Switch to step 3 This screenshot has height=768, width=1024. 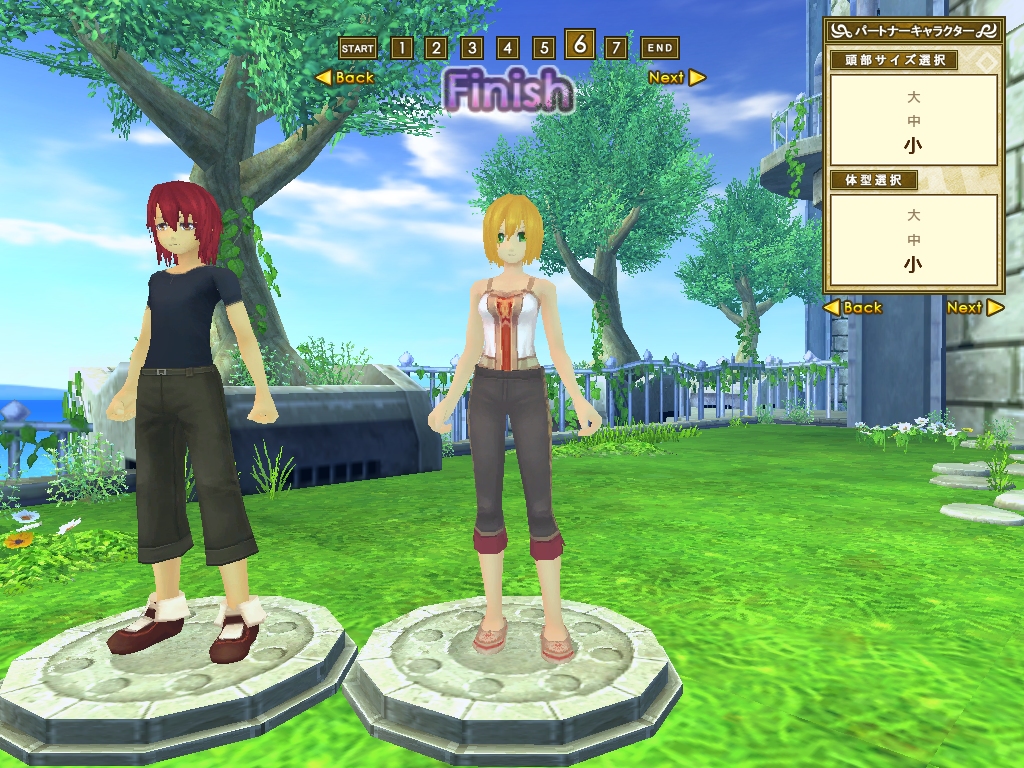click(472, 48)
